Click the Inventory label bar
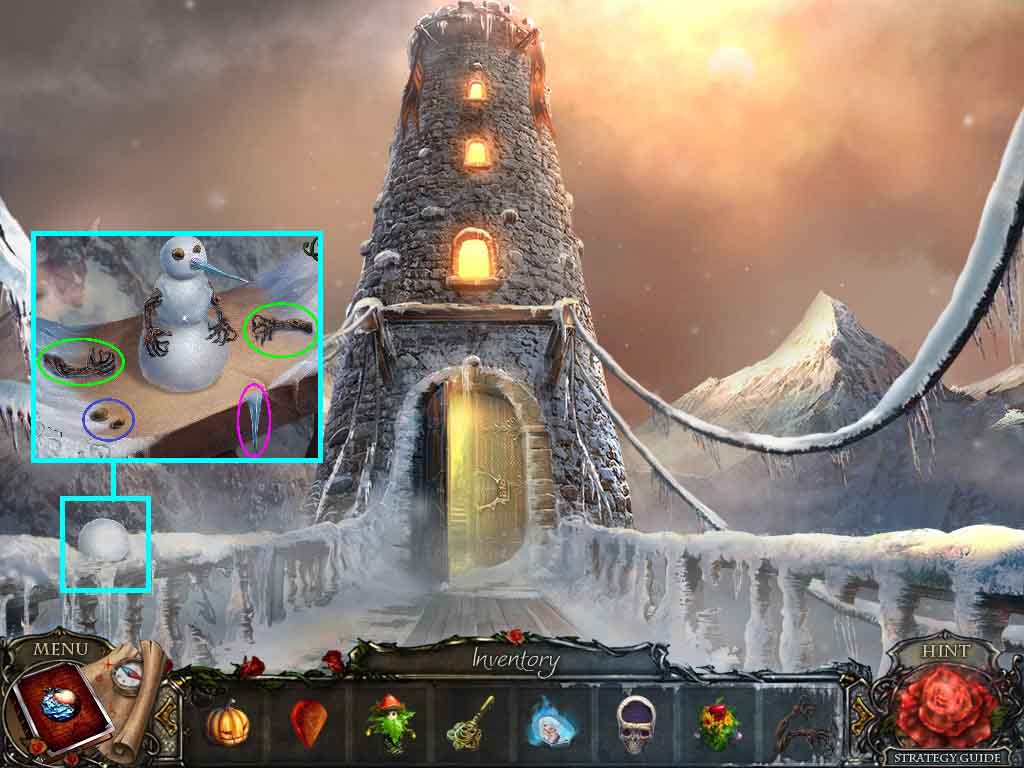This screenshot has height=768, width=1024. pos(515,659)
